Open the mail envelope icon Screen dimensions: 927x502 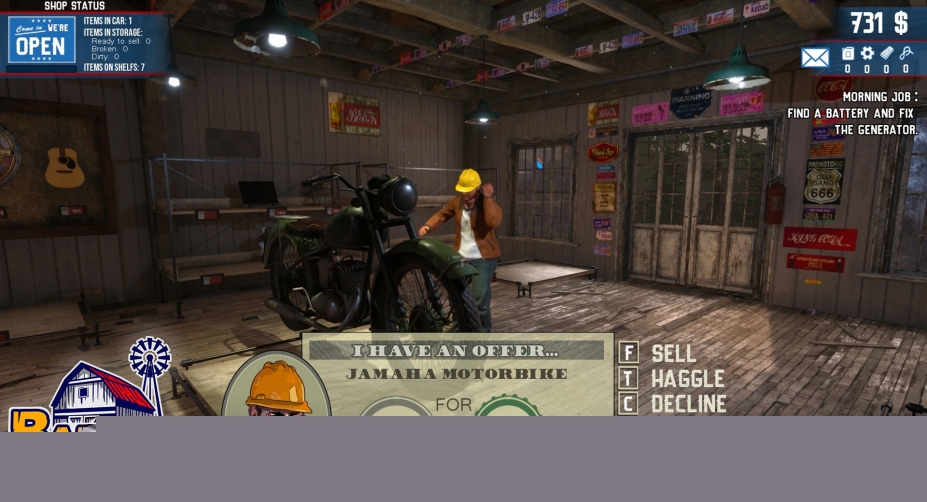coord(815,58)
